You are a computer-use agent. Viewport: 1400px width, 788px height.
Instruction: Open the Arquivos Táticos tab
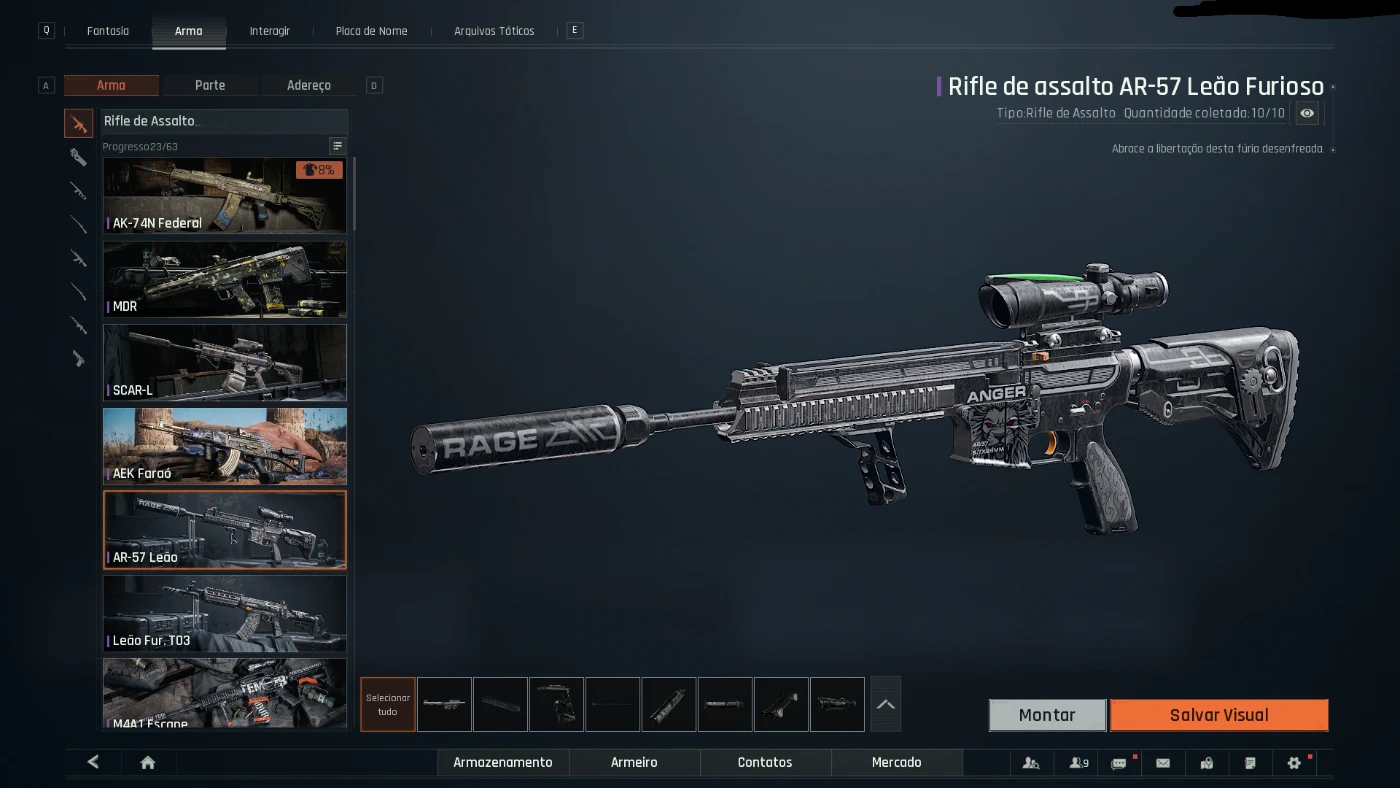[494, 31]
